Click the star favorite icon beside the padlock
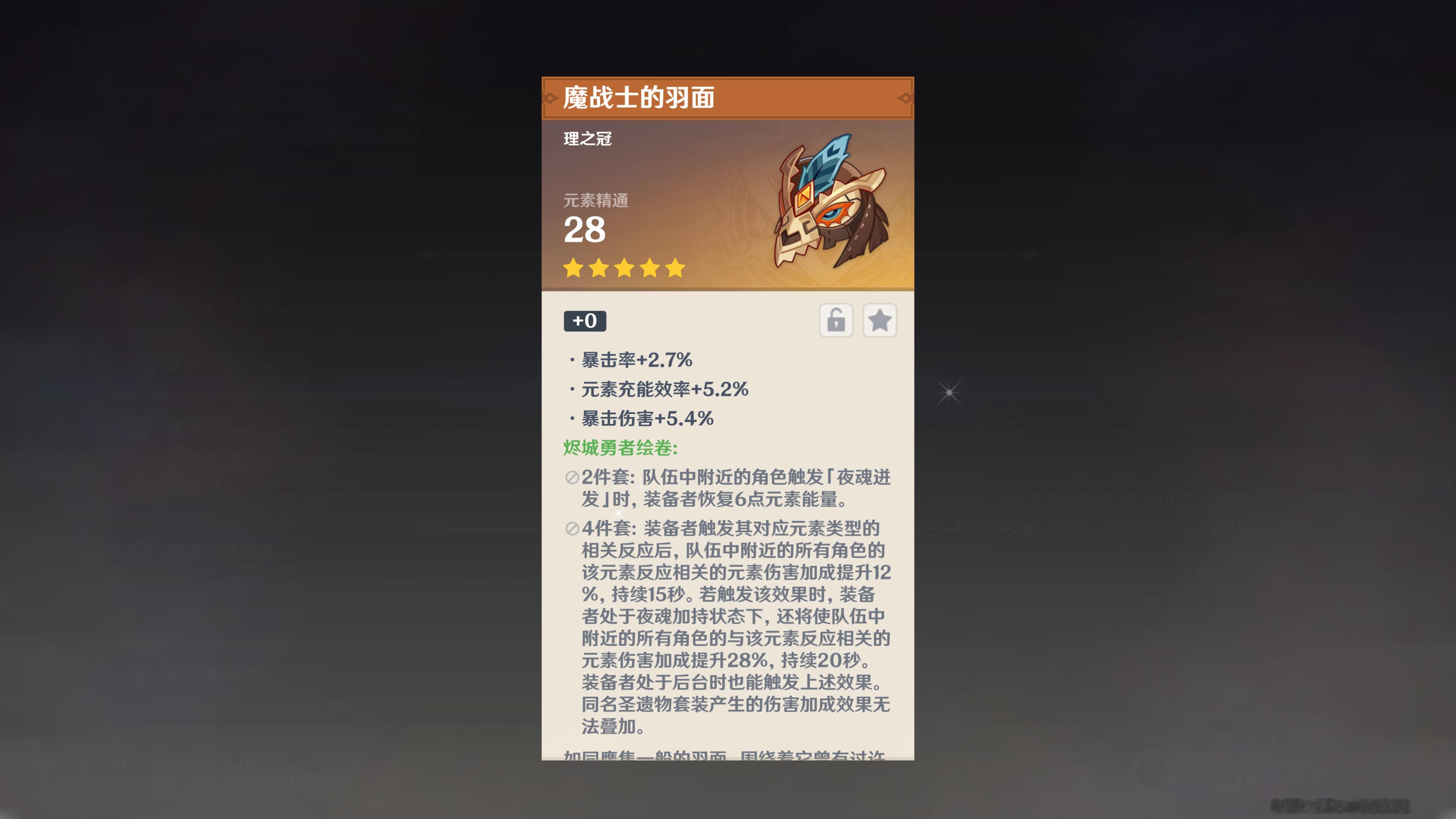Screen dimensions: 1456x819 click(880, 320)
